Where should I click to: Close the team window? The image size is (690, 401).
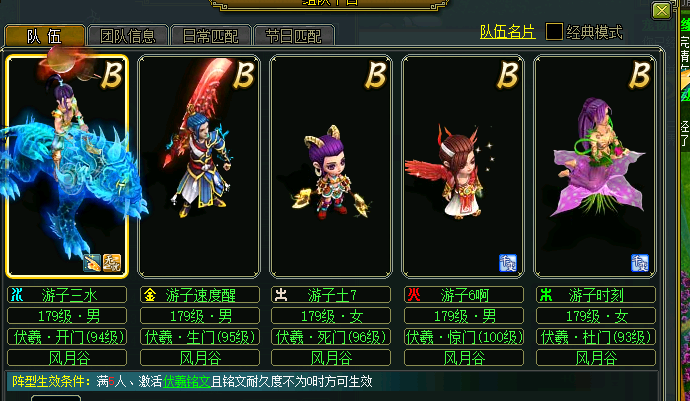point(661,11)
